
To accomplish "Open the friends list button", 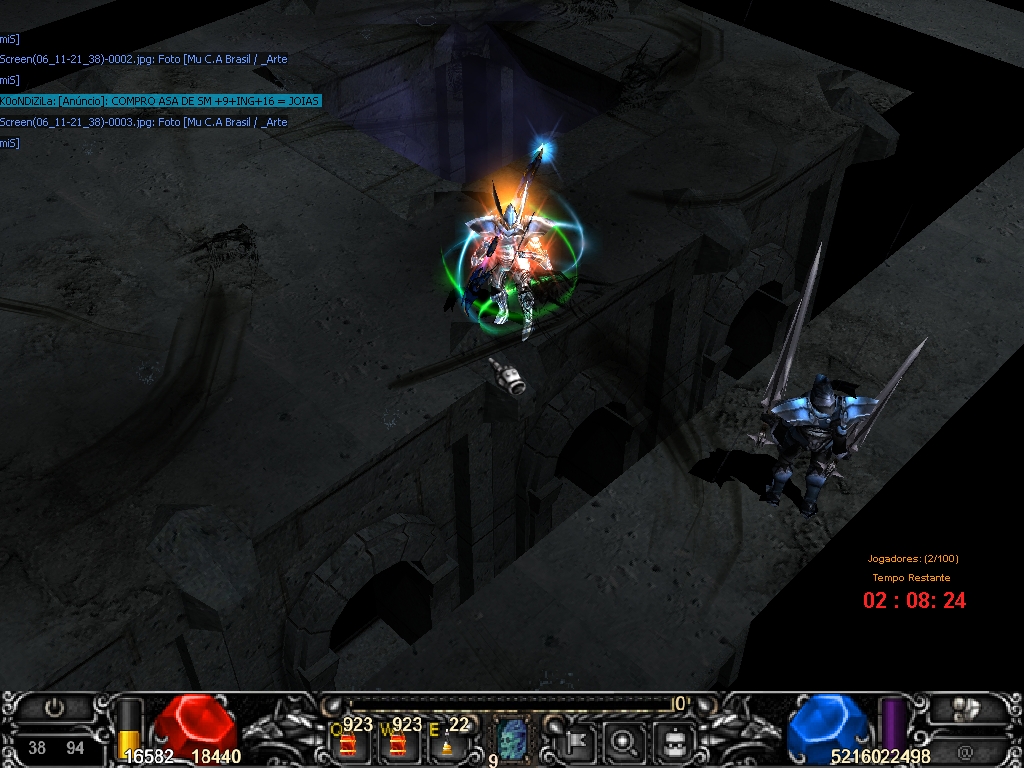I will coord(966,708).
